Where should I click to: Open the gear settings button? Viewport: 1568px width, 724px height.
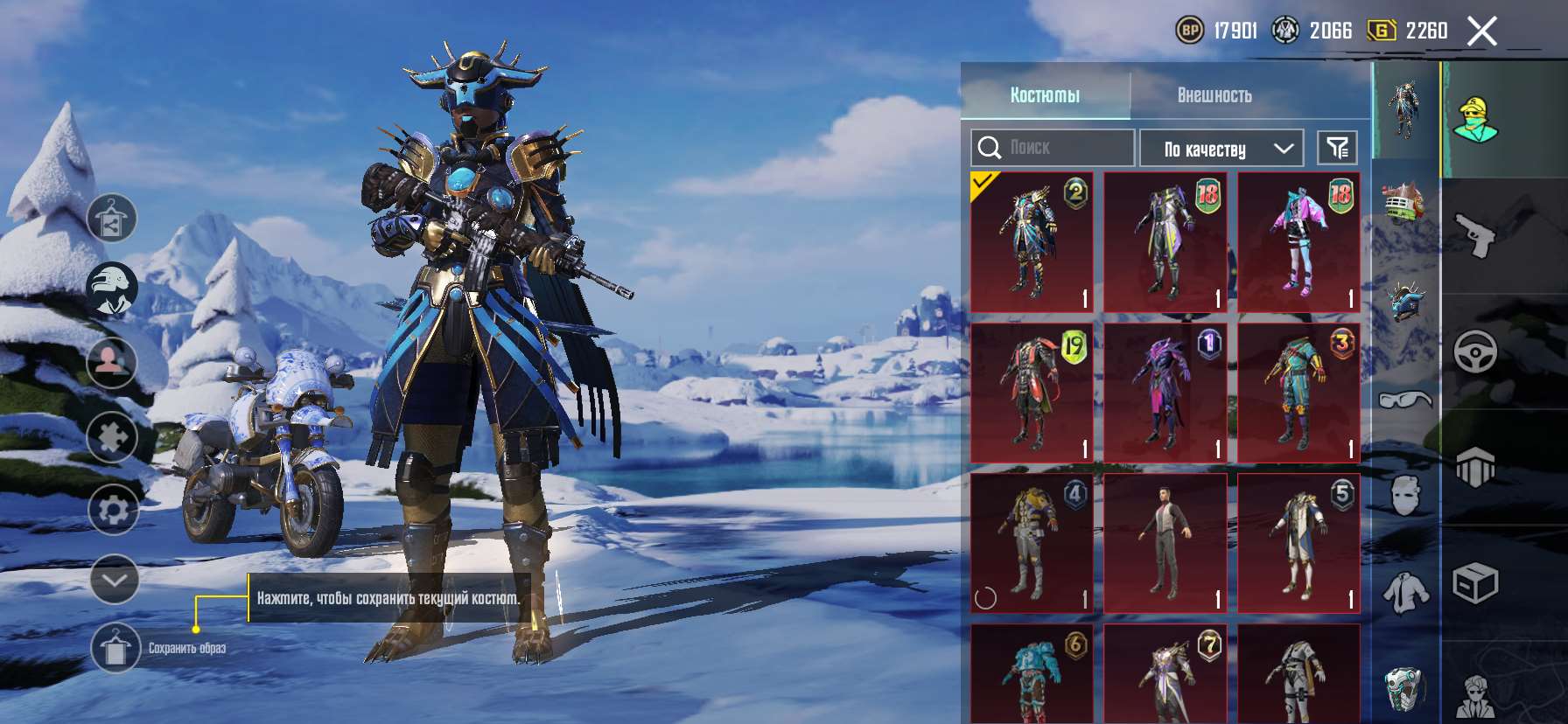114,510
